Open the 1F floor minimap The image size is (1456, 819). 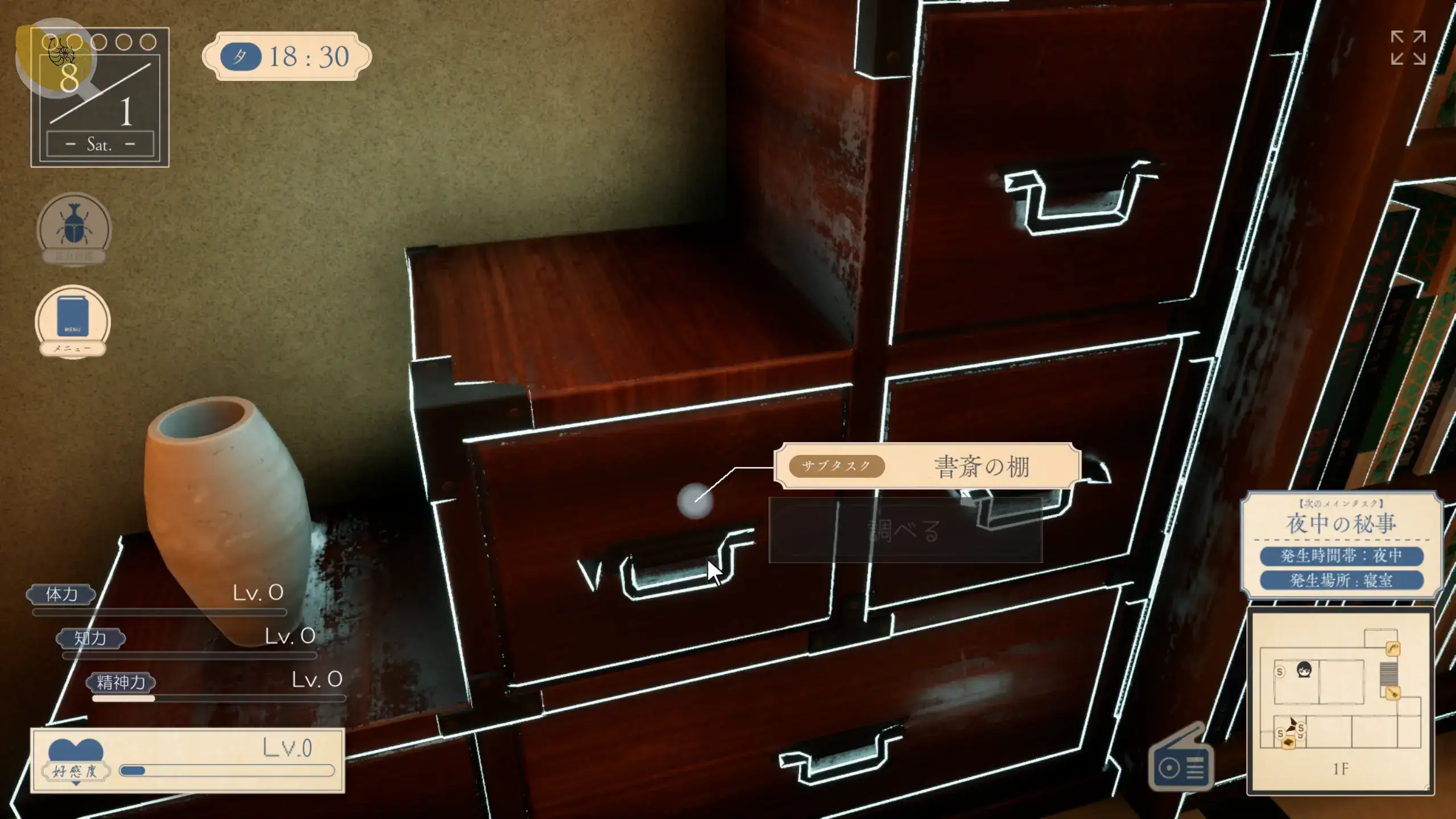[1340, 701]
